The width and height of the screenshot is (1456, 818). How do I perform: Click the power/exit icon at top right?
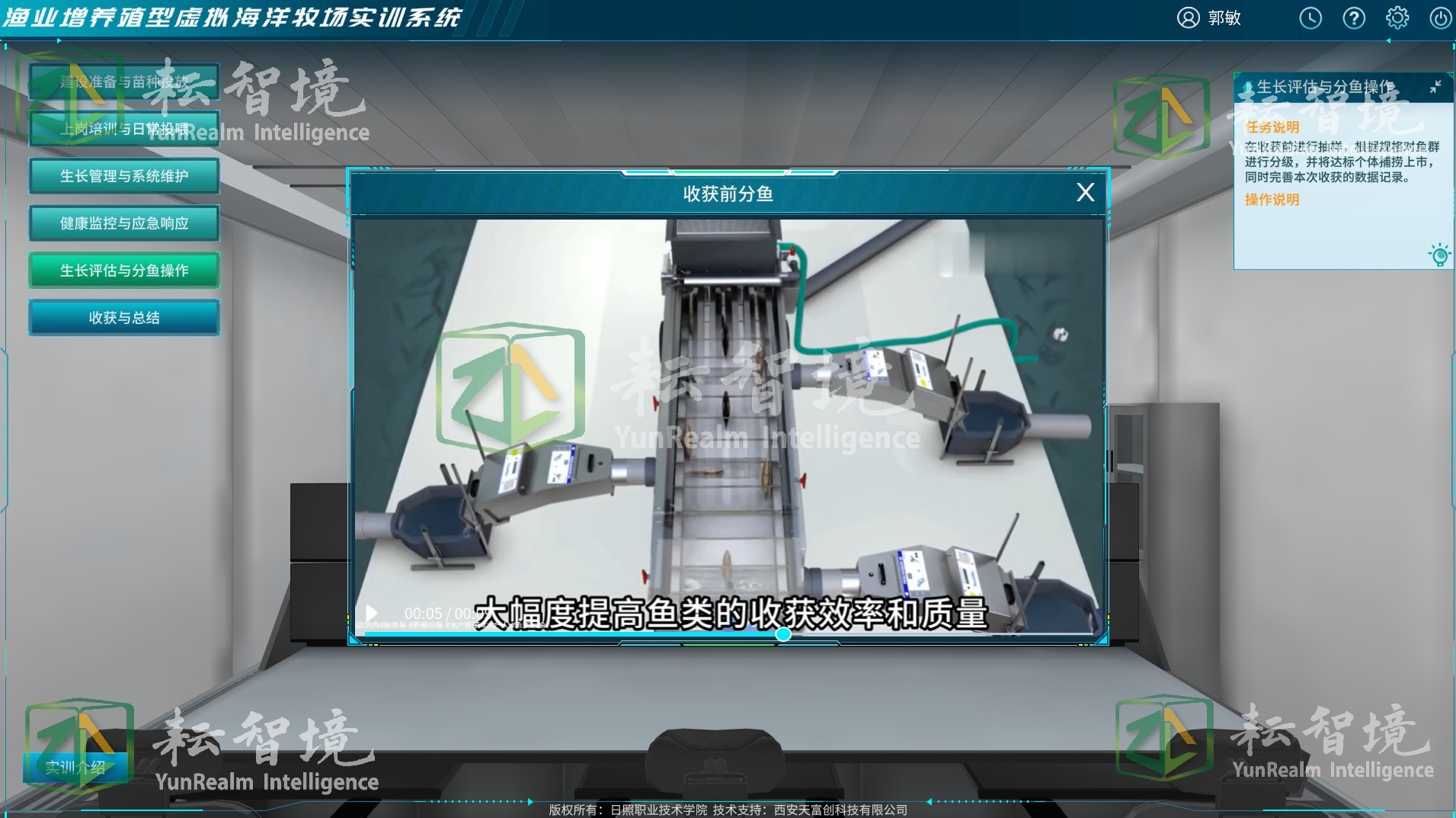click(x=1442, y=18)
